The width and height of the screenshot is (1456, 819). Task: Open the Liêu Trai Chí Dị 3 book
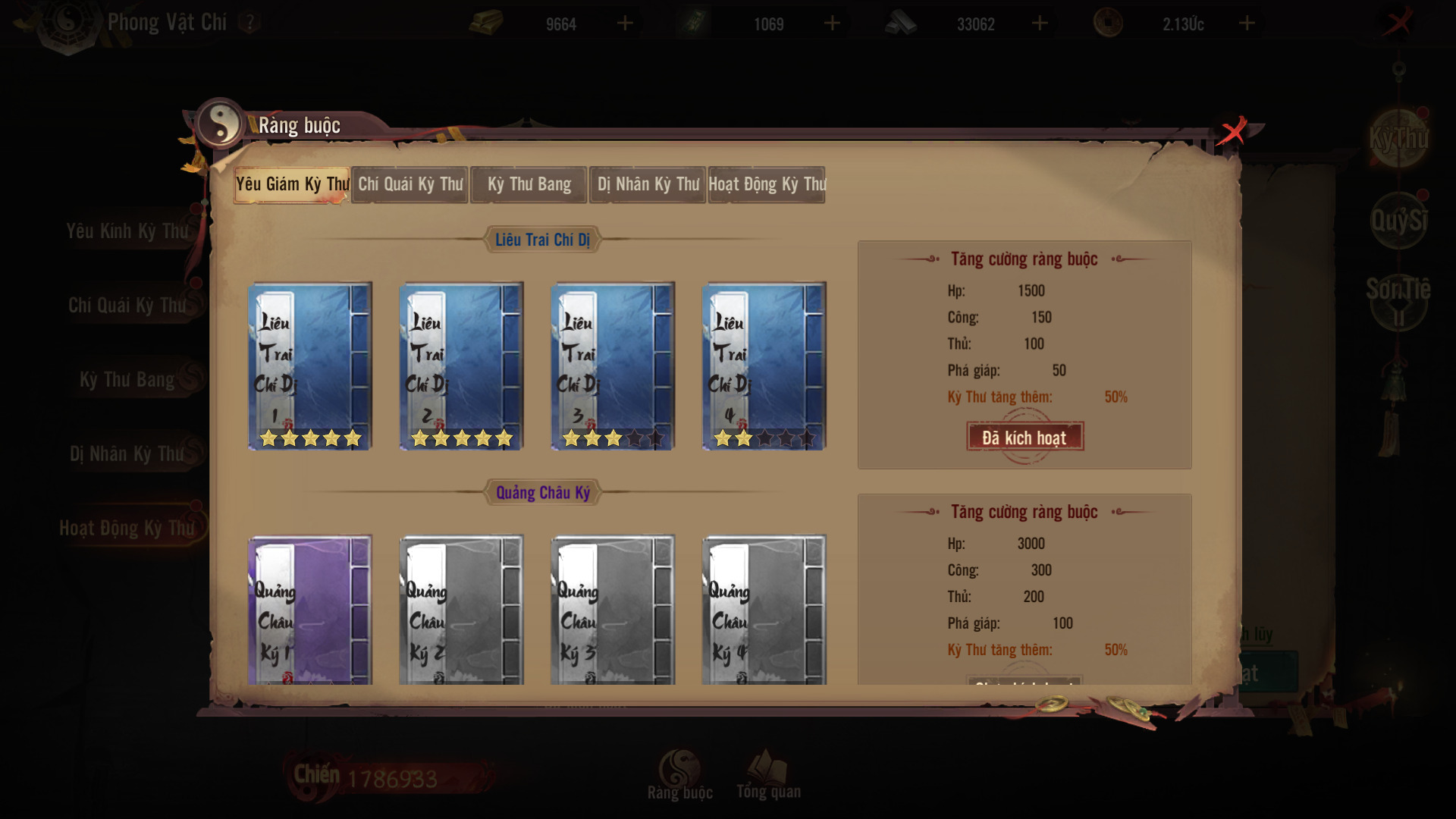[x=613, y=366]
